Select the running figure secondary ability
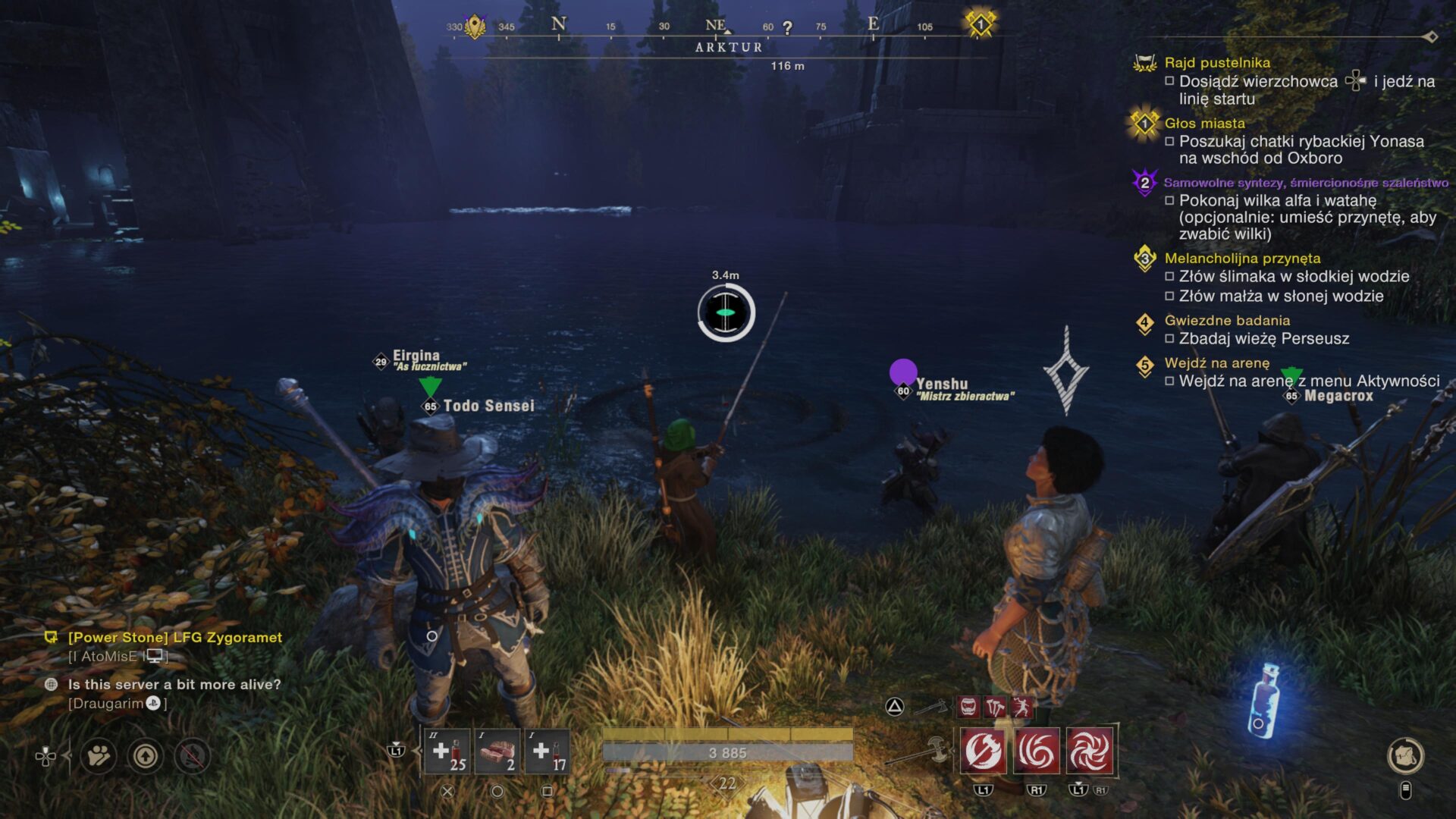 click(x=1021, y=708)
